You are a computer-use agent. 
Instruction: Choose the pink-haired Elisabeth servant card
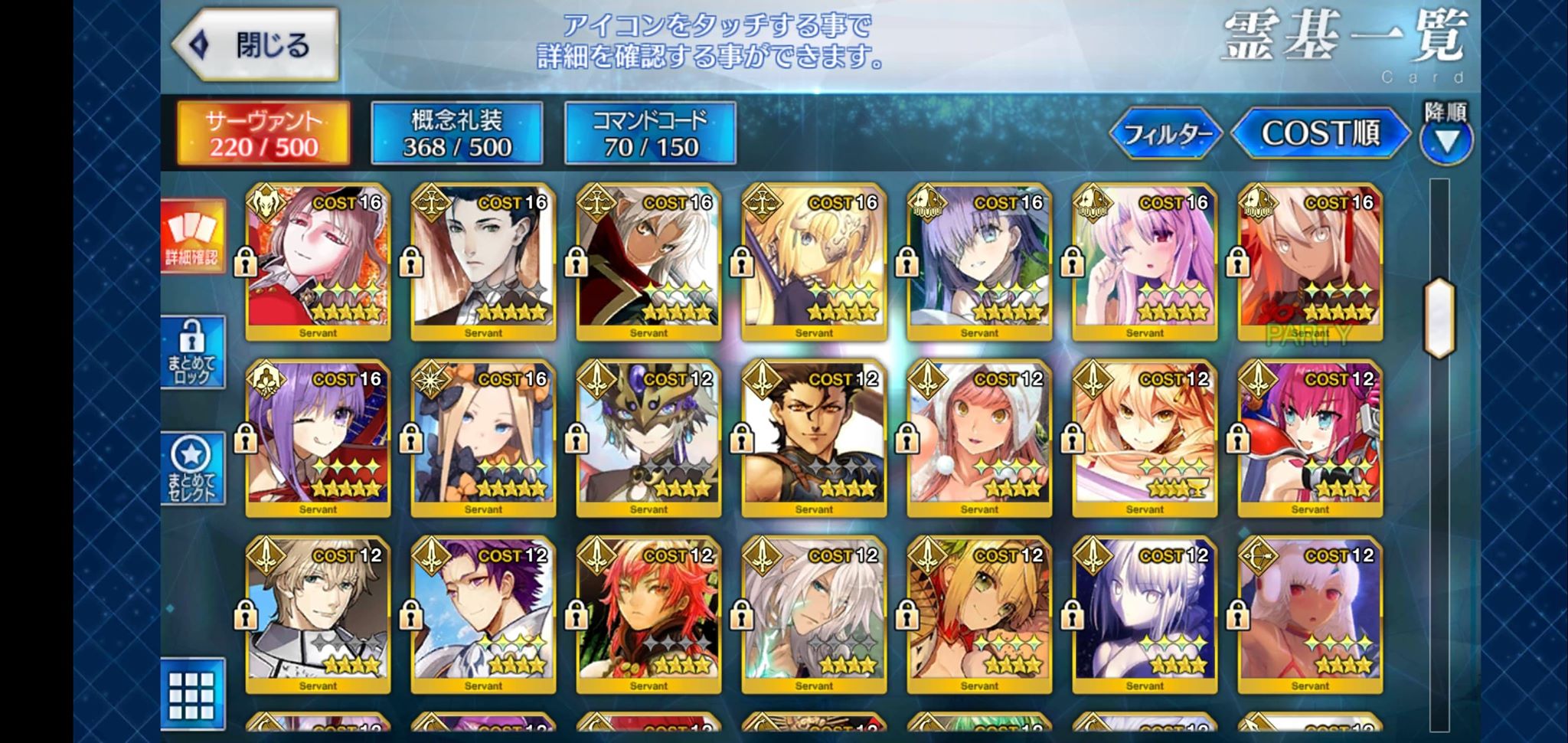coord(1309,438)
